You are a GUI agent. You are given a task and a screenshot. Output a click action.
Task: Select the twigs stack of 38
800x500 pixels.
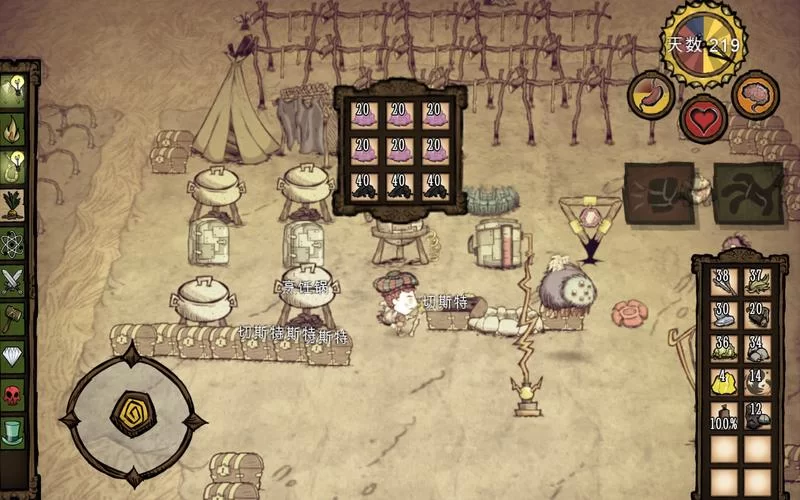[x=724, y=283]
